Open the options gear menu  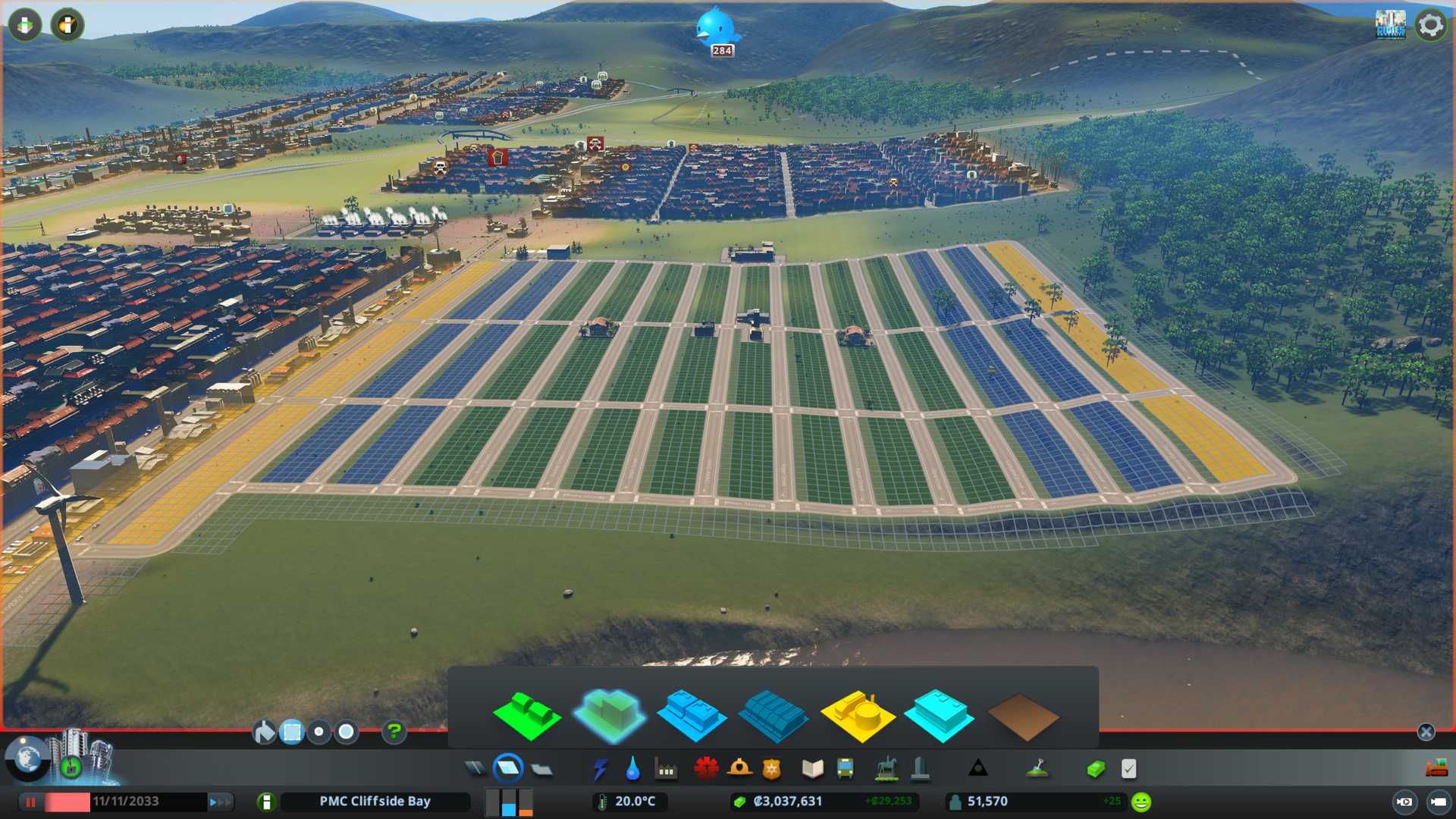[x=1430, y=25]
